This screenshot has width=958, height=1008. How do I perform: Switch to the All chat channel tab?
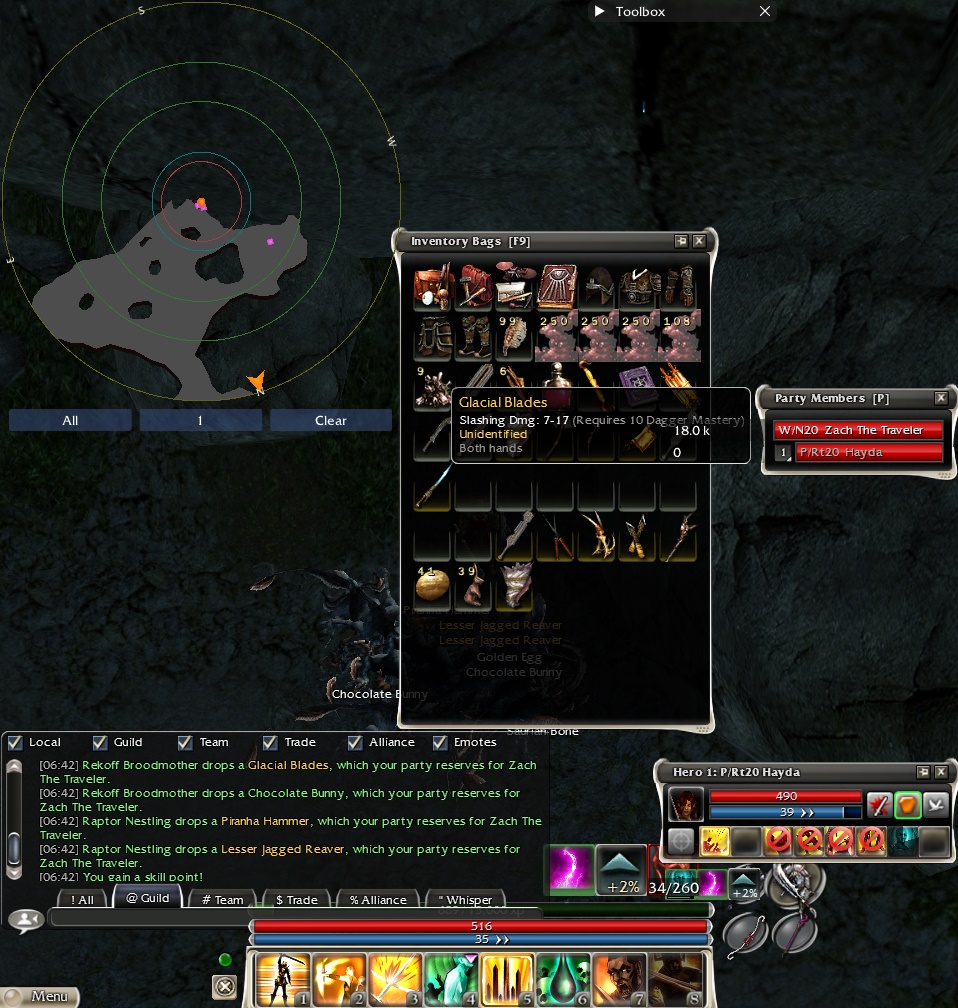(82, 899)
